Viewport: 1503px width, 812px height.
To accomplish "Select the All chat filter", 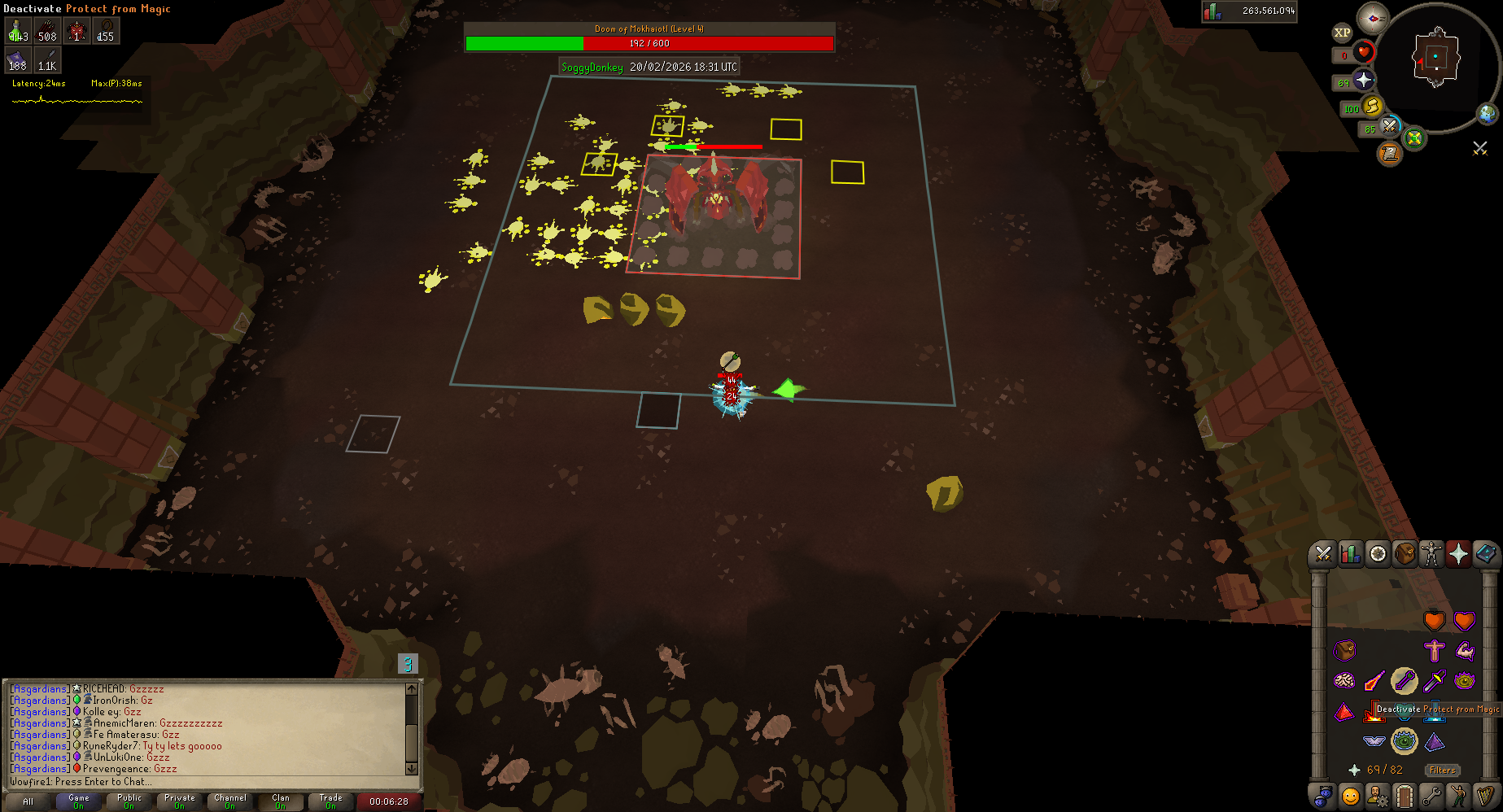I will coord(28,801).
